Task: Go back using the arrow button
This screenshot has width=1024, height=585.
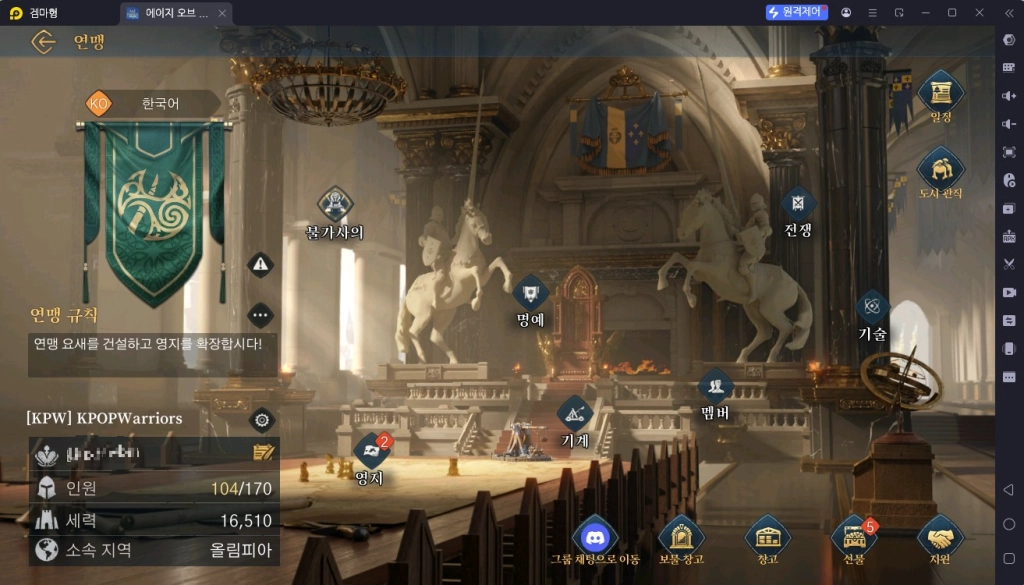Action: point(43,42)
